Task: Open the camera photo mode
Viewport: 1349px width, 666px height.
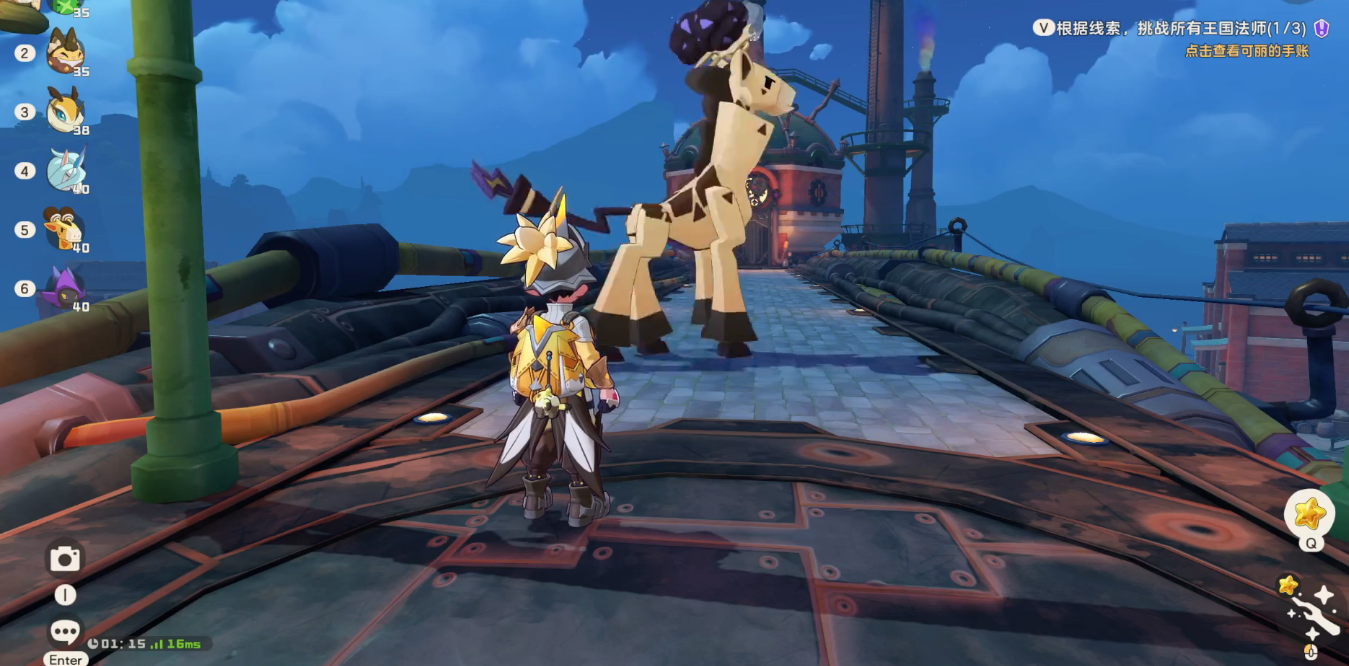Action: point(65,559)
